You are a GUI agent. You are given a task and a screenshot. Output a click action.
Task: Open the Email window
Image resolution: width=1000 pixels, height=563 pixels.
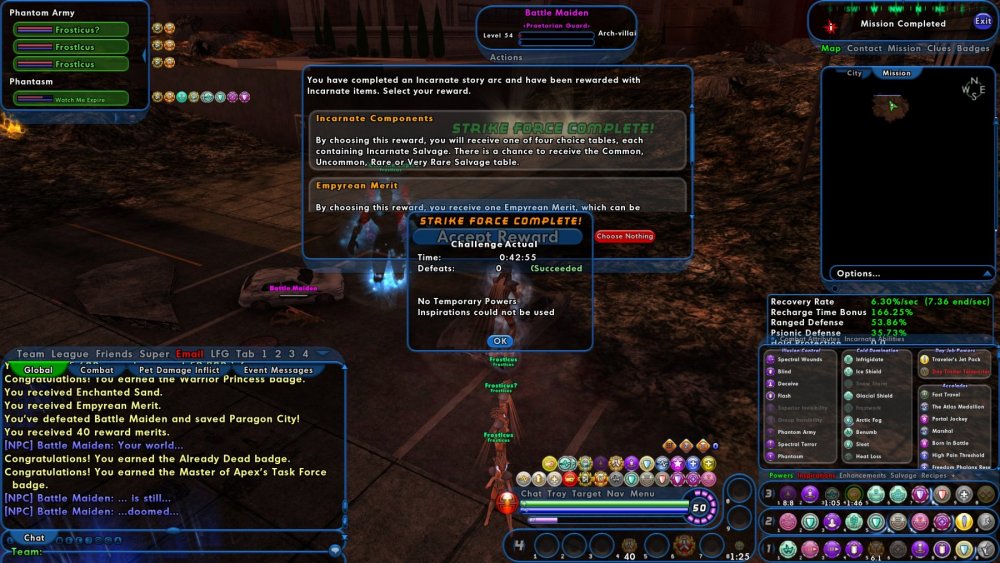(189, 354)
